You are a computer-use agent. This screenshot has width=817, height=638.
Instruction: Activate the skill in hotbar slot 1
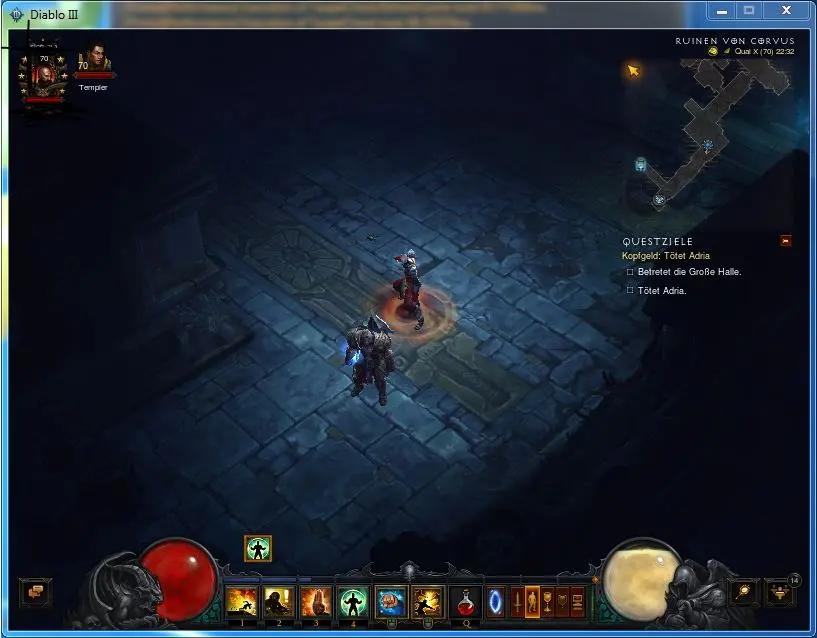click(x=241, y=602)
